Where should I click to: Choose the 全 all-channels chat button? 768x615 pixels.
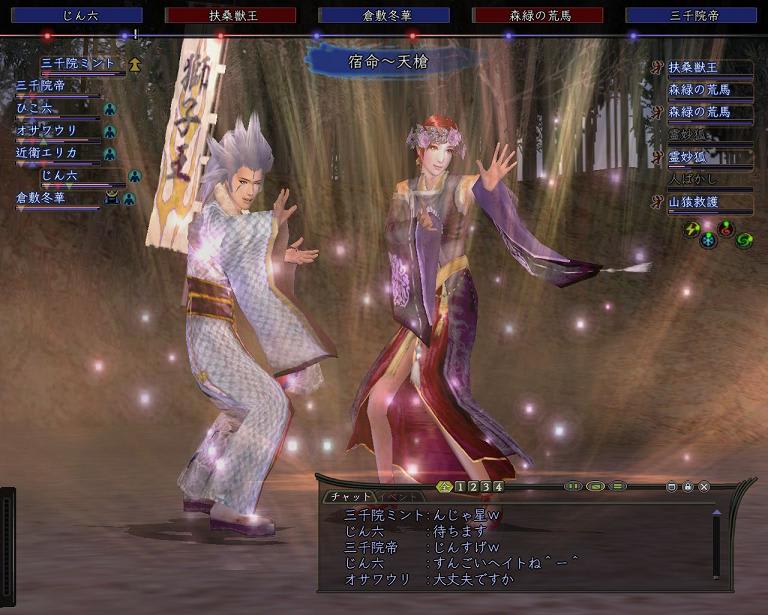(444, 487)
